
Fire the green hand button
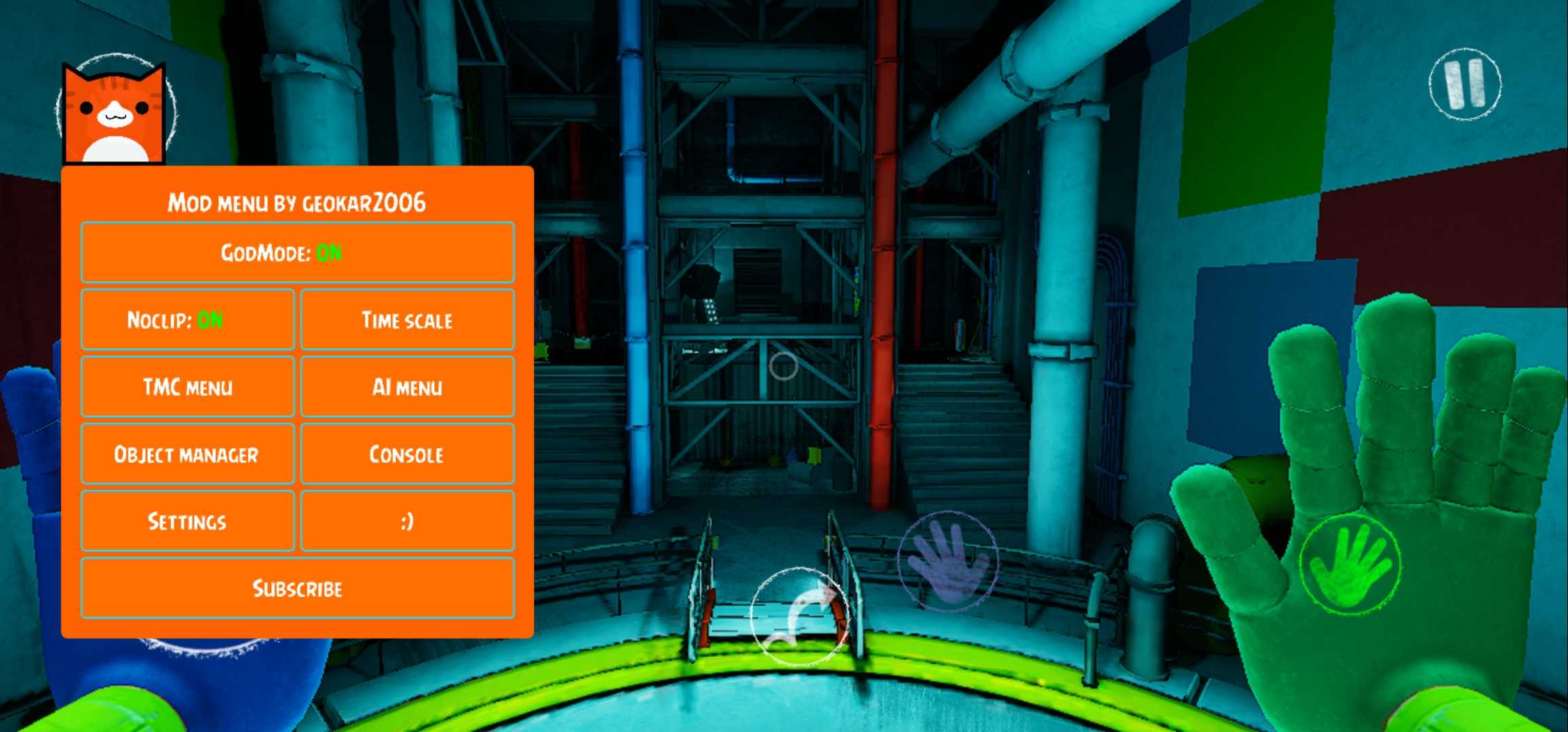(1350, 565)
